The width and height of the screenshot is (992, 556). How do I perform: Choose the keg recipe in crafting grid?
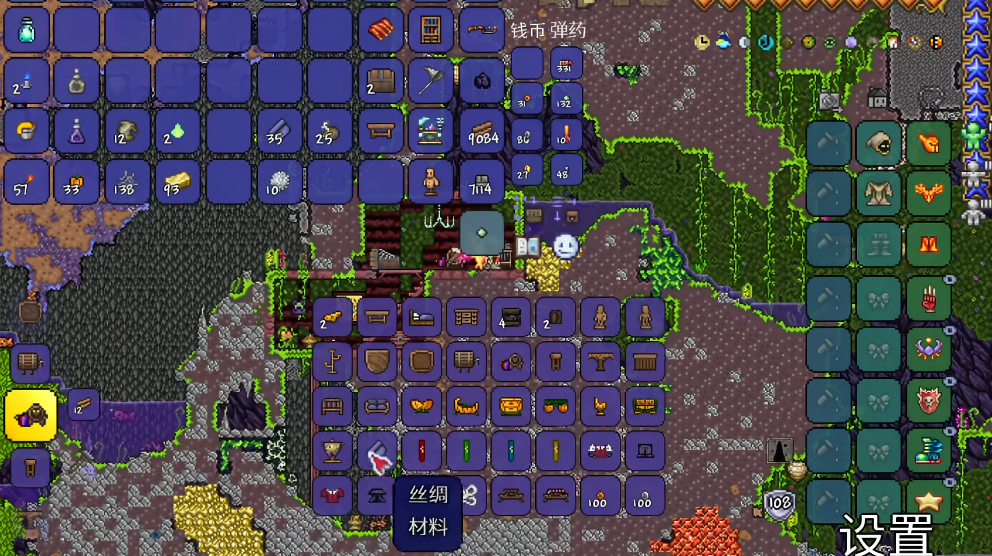(466, 361)
